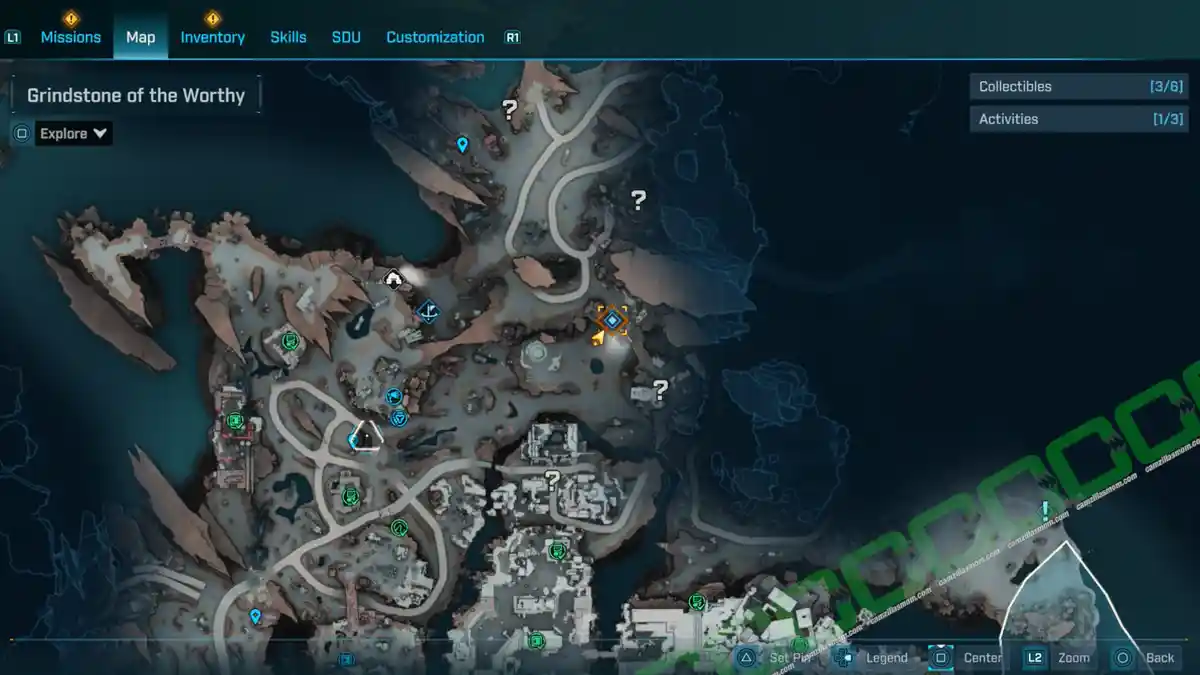Switch to the Missions tab
Screen dimensions: 1200x675
pos(70,37)
